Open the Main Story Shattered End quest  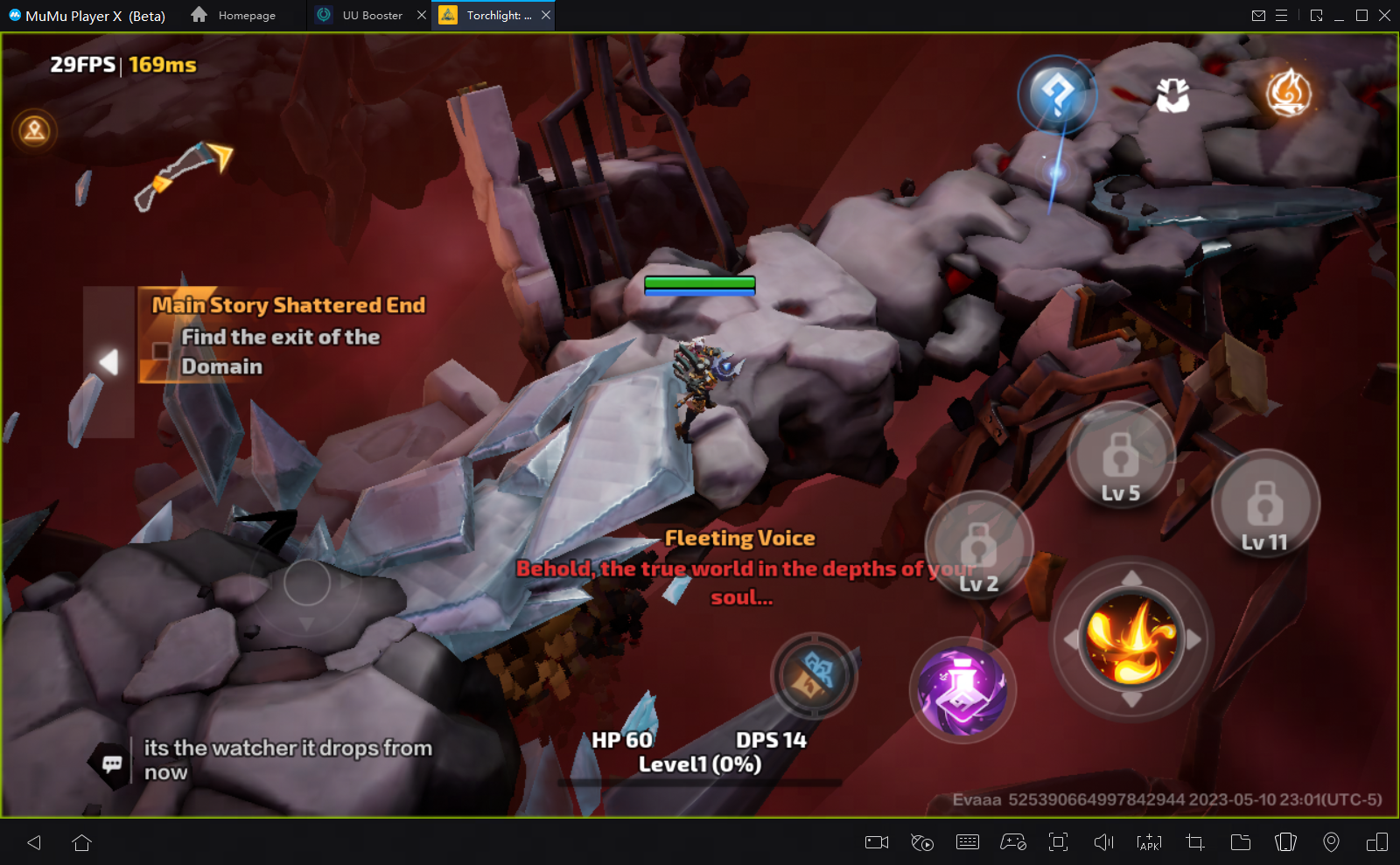click(288, 336)
